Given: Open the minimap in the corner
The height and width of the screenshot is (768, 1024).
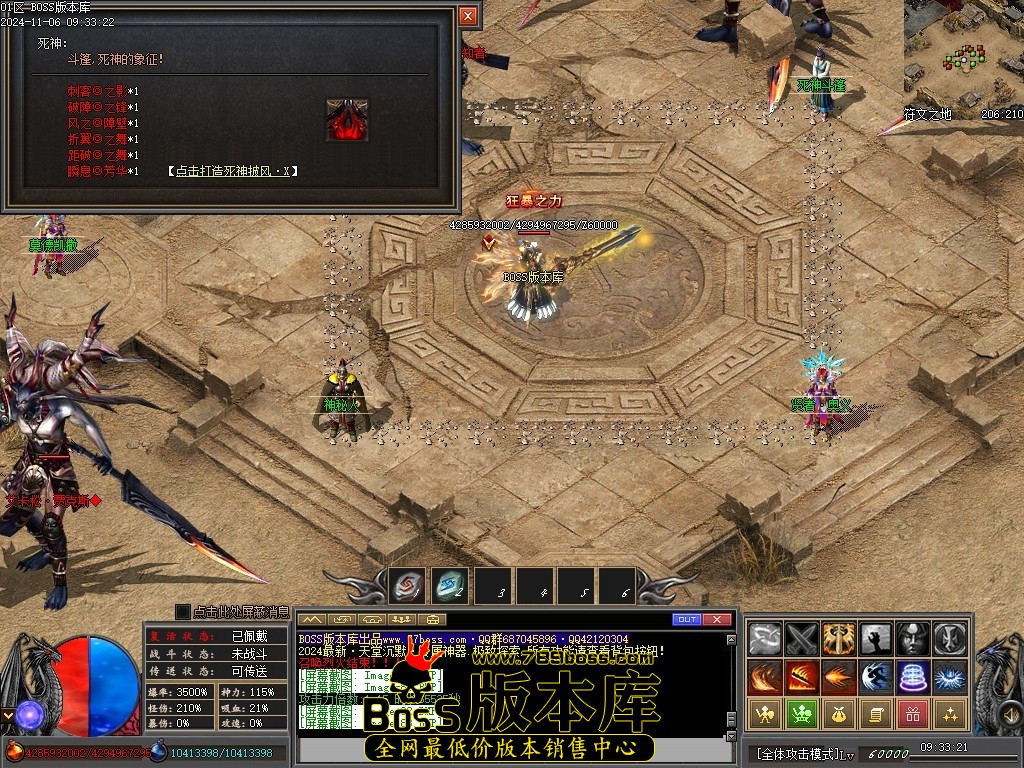Looking at the screenshot, I should 963,53.
